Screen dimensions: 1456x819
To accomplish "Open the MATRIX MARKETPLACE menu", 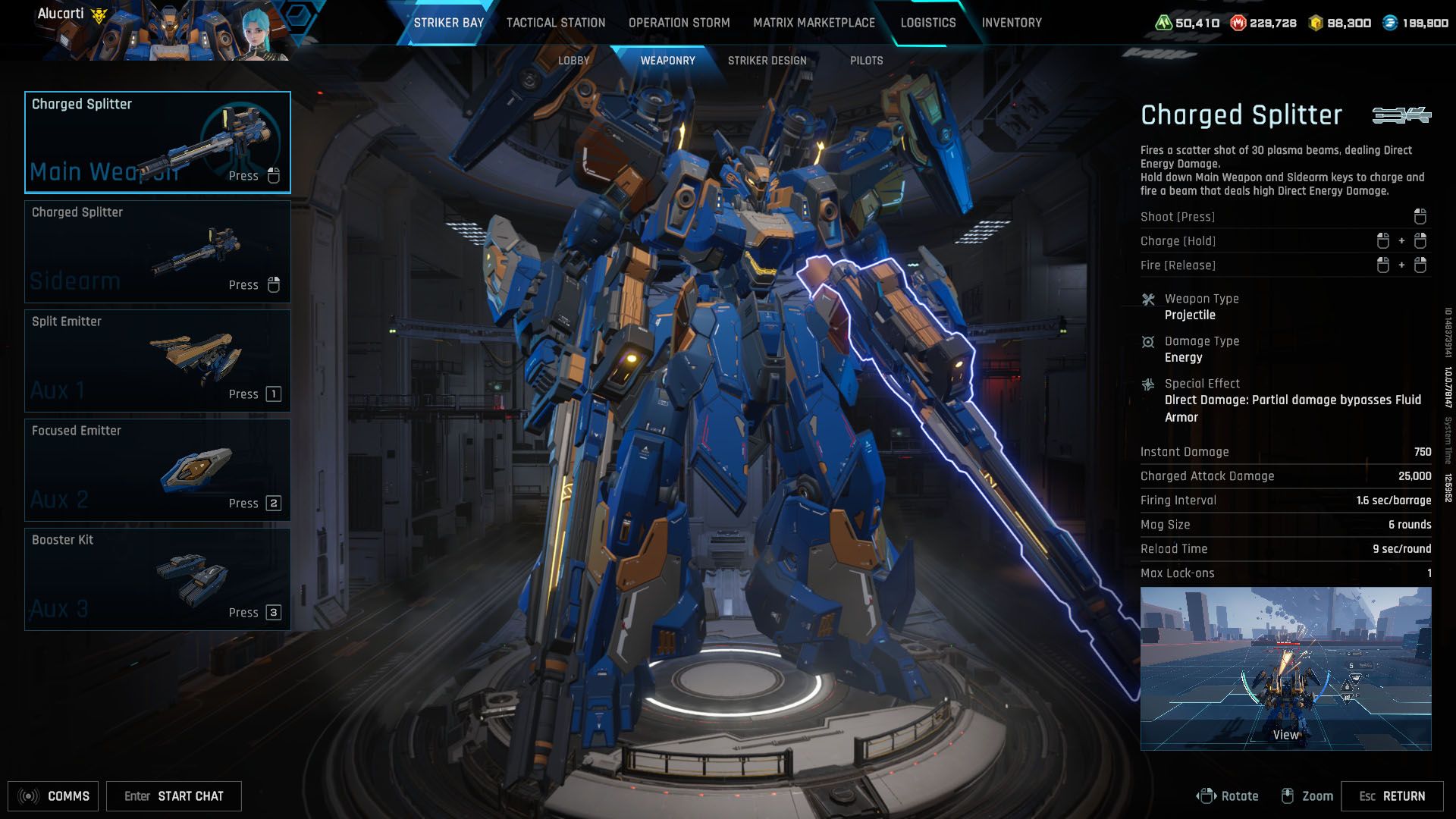I will 814,23.
